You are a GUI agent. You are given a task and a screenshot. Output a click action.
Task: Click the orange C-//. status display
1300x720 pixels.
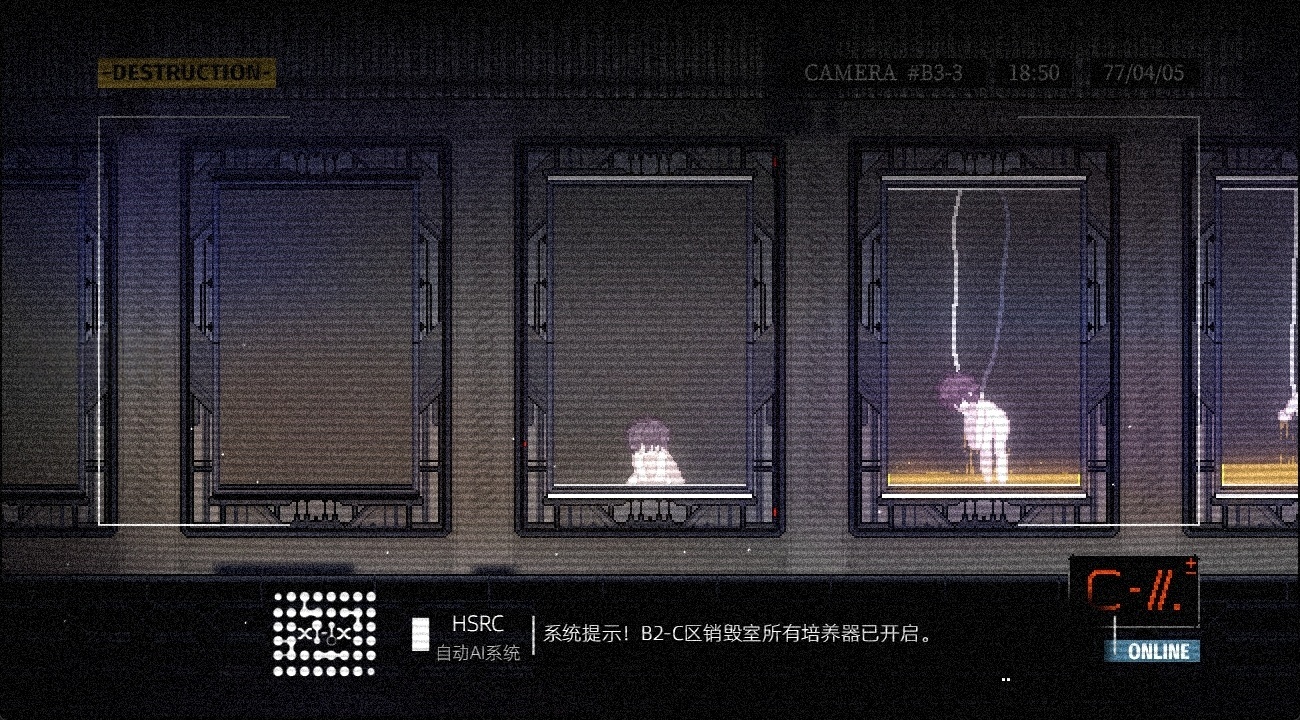pos(1131,591)
